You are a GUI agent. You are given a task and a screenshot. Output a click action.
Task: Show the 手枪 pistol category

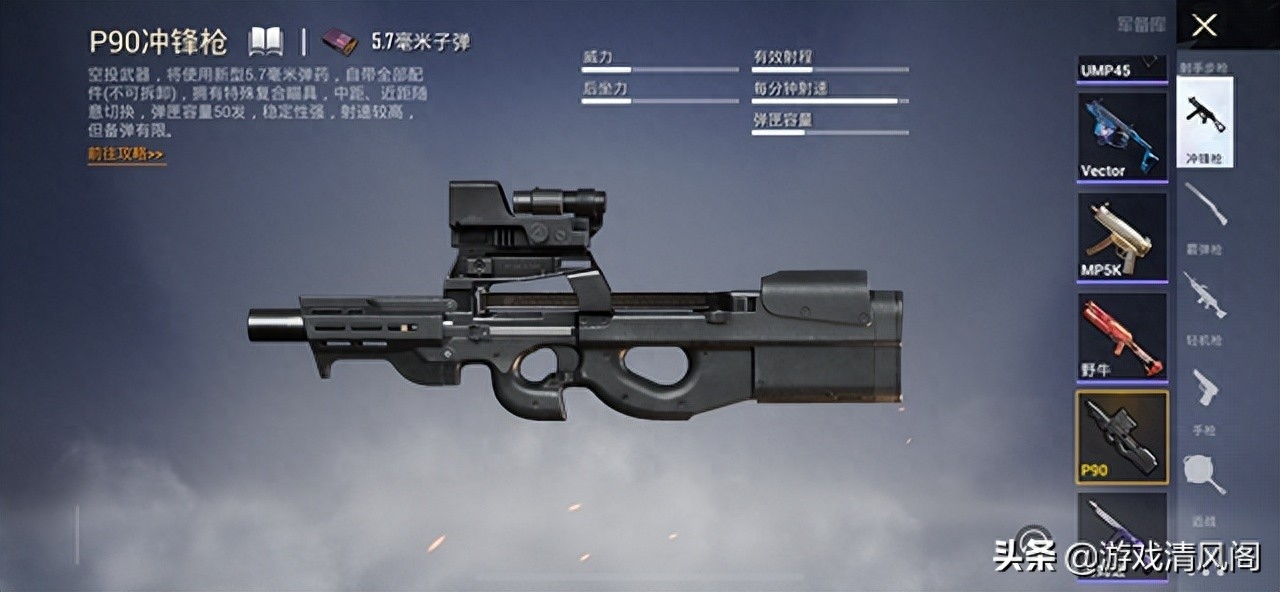1204,397
